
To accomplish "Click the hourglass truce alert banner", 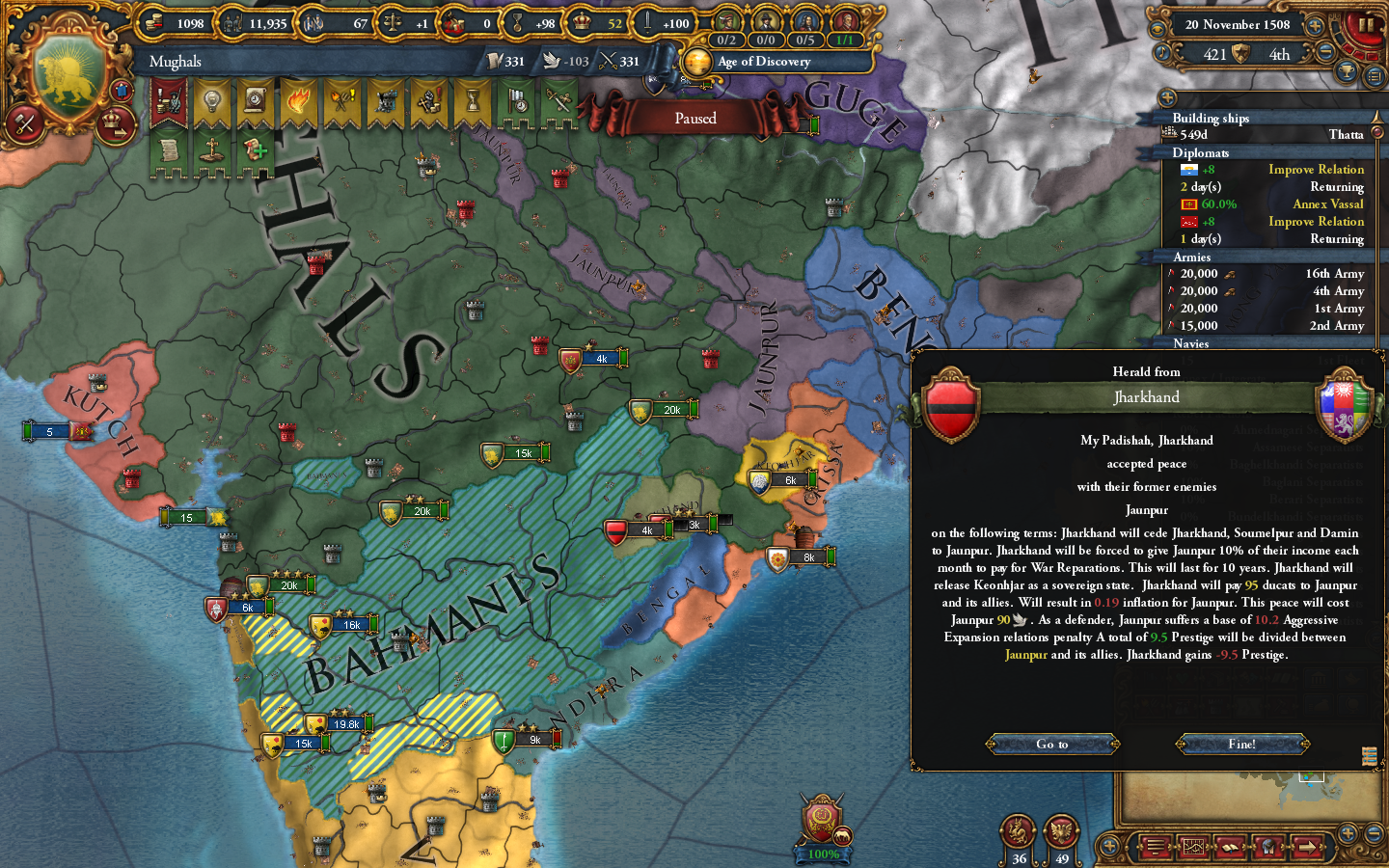I will tap(471, 100).
